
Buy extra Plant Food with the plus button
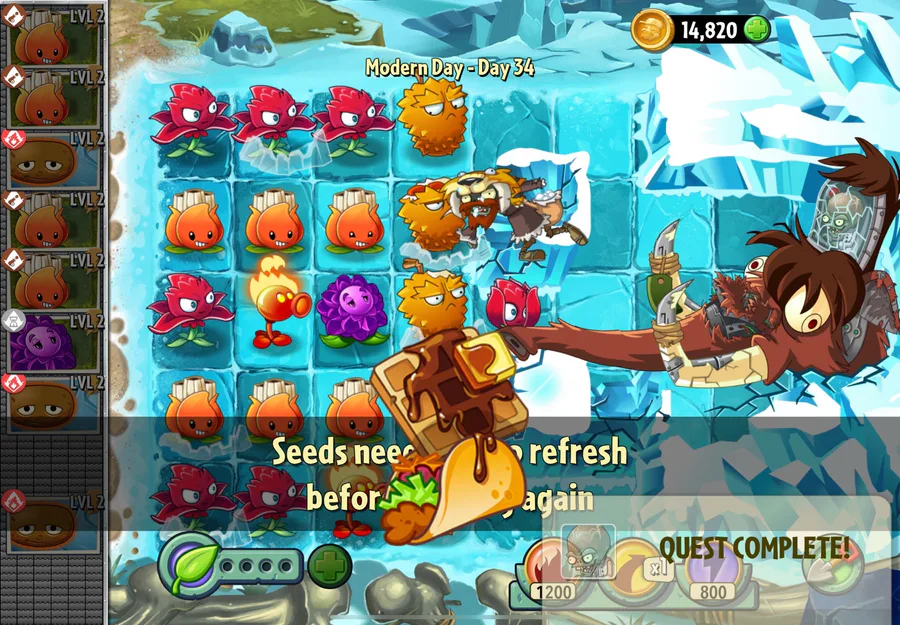329,567
